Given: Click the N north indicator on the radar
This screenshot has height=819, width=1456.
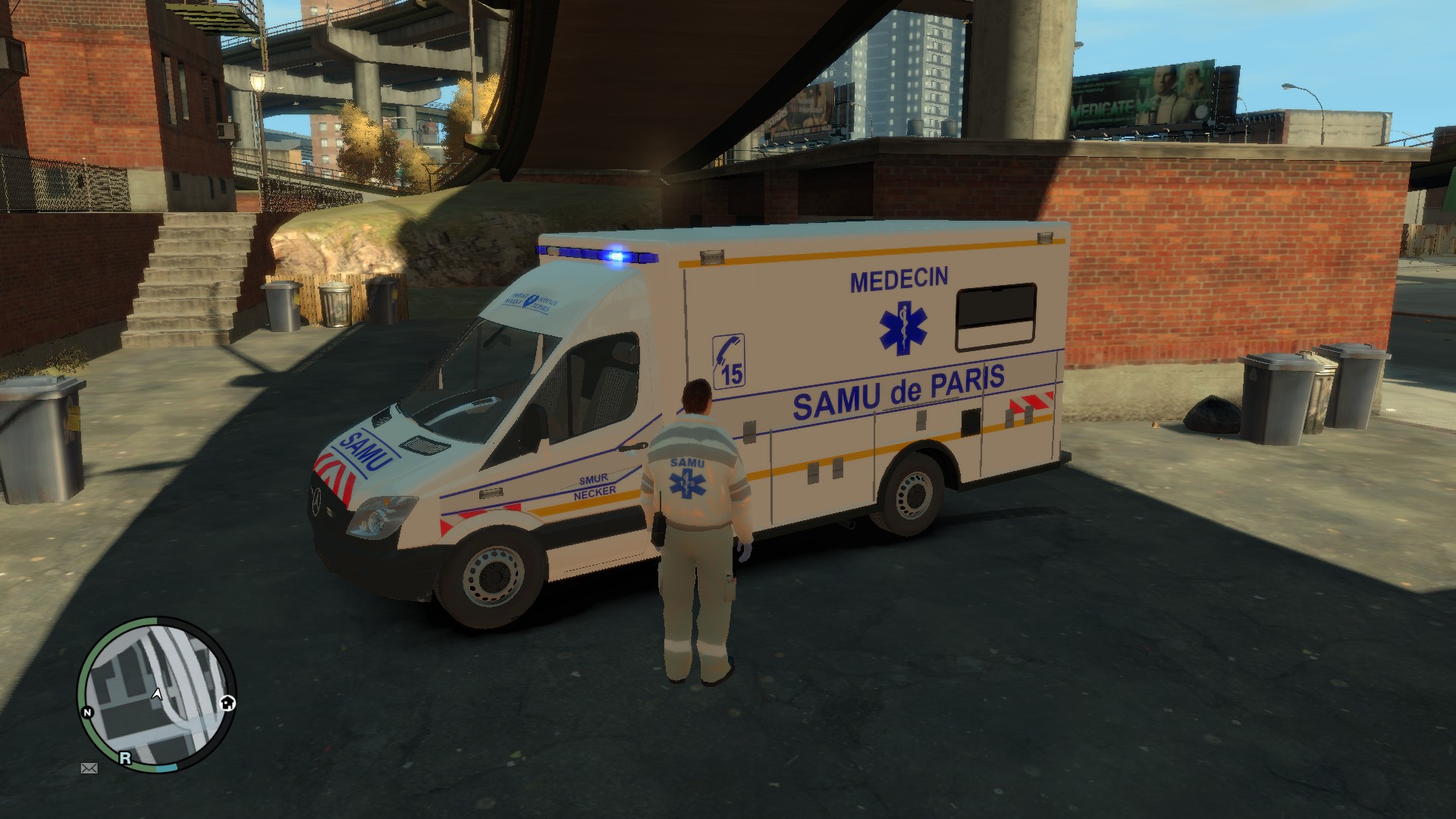Looking at the screenshot, I should coord(87,713).
